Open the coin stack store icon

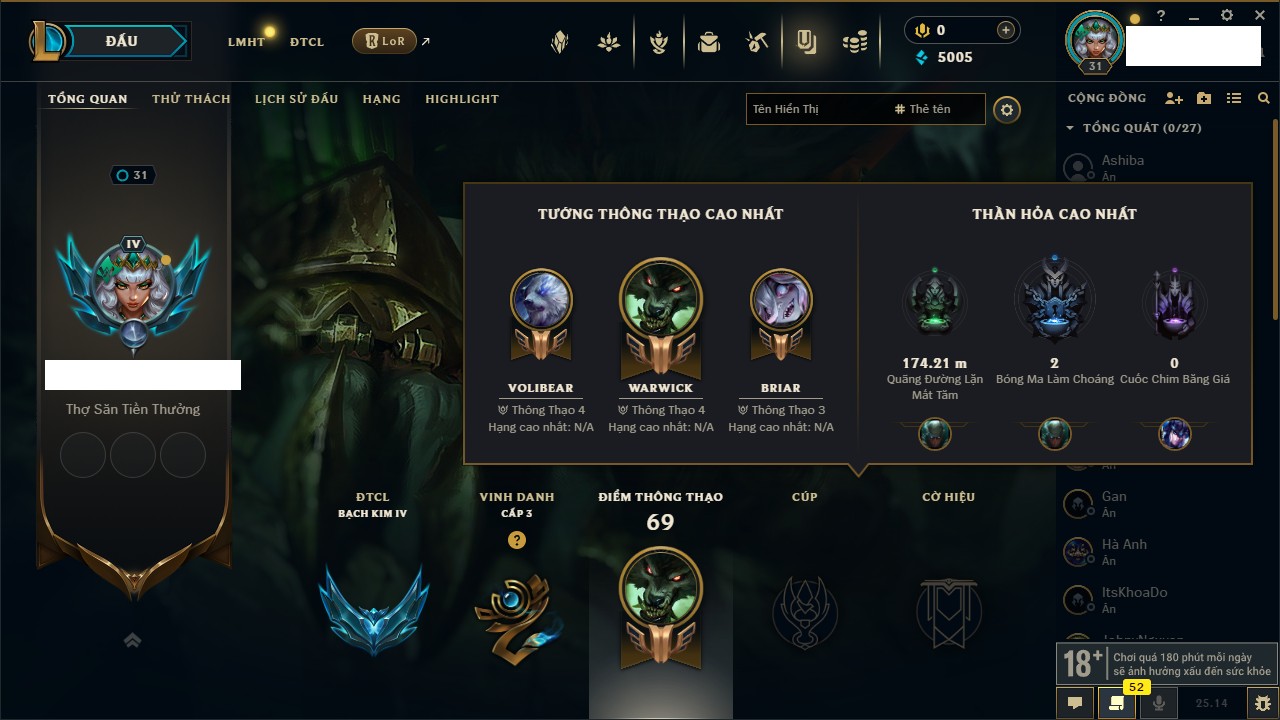(x=854, y=42)
